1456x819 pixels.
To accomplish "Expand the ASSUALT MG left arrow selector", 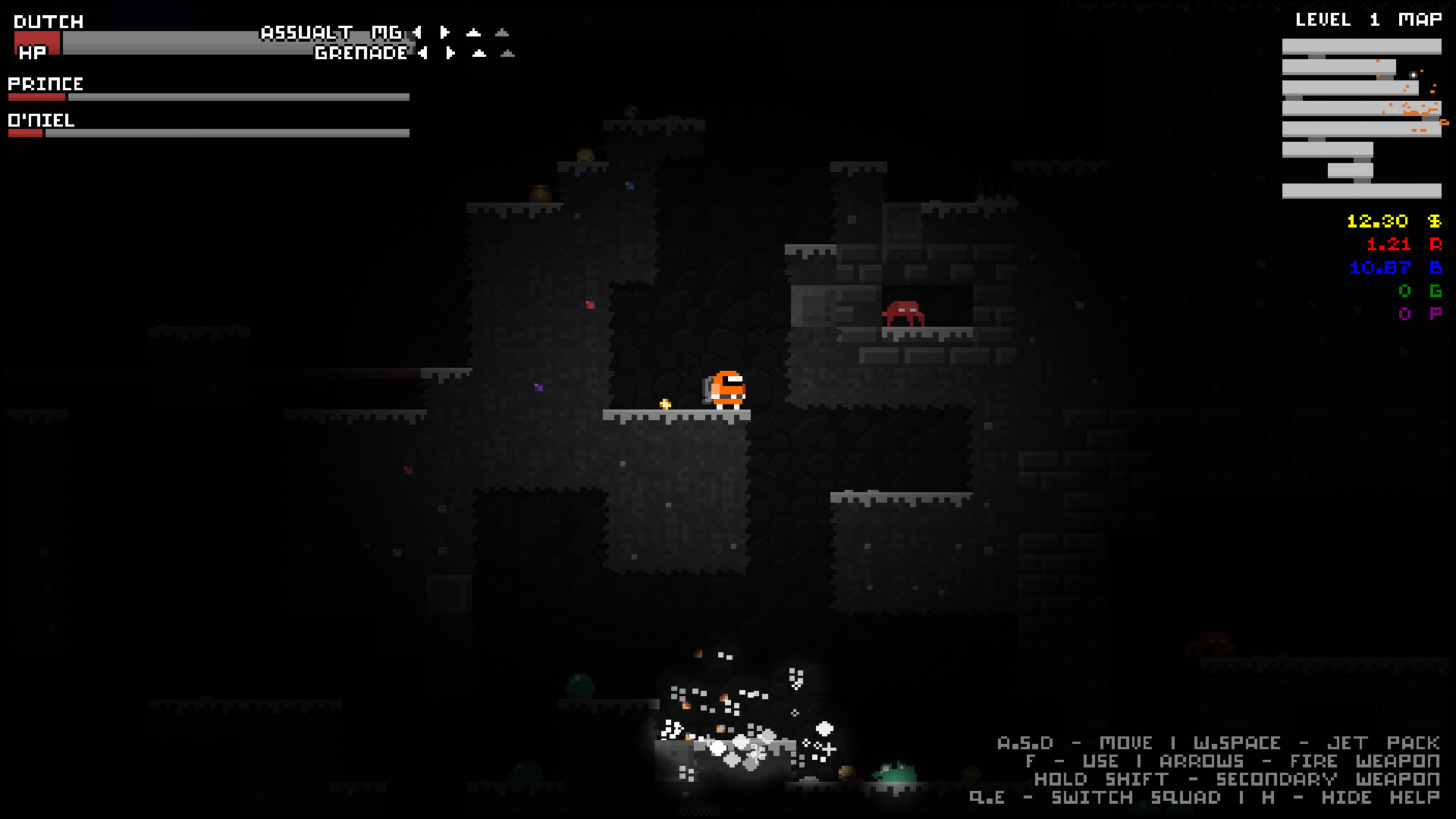I will (417, 33).
